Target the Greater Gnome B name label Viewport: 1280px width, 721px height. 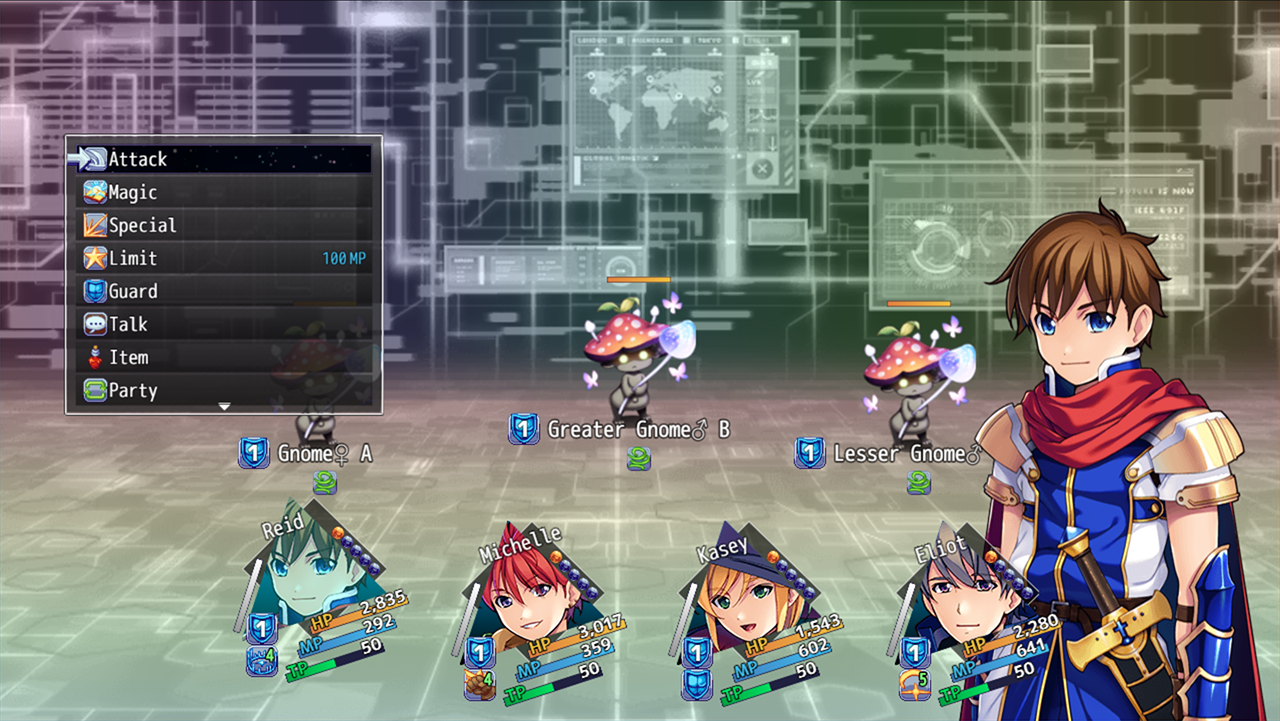638,430
